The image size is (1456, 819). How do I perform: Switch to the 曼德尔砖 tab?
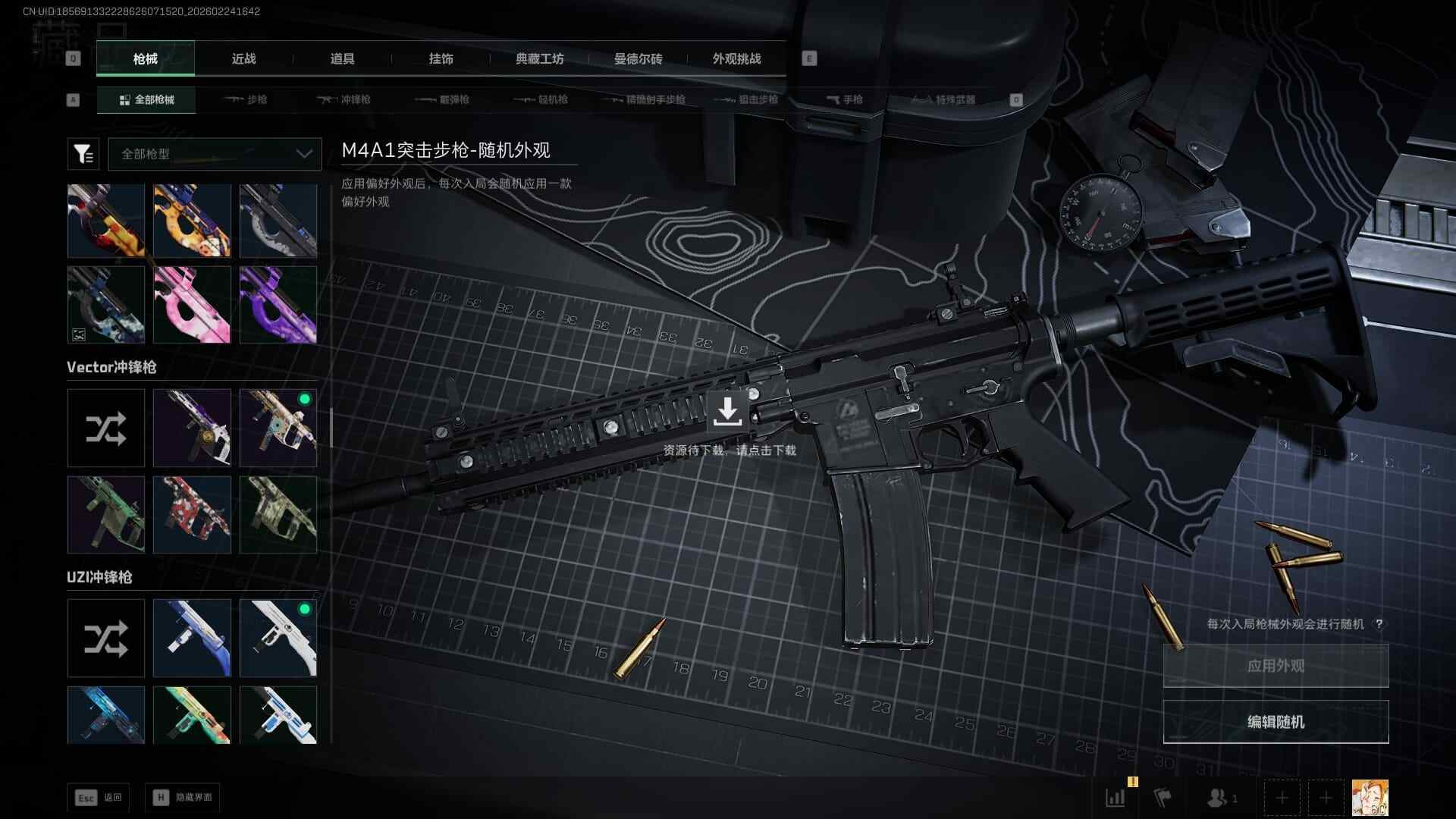tap(638, 58)
